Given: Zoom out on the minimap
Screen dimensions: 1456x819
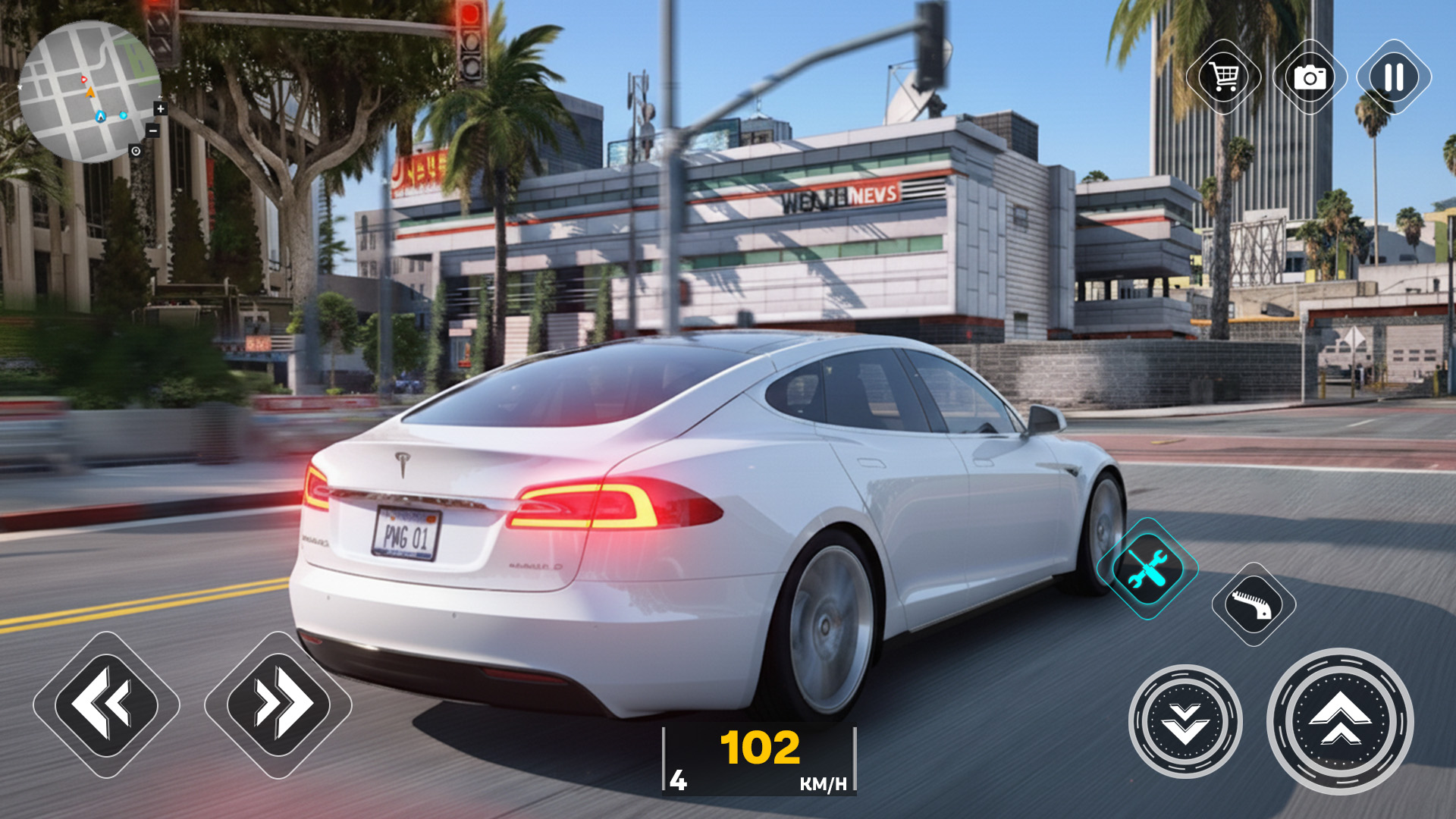Looking at the screenshot, I should point(153,130).
